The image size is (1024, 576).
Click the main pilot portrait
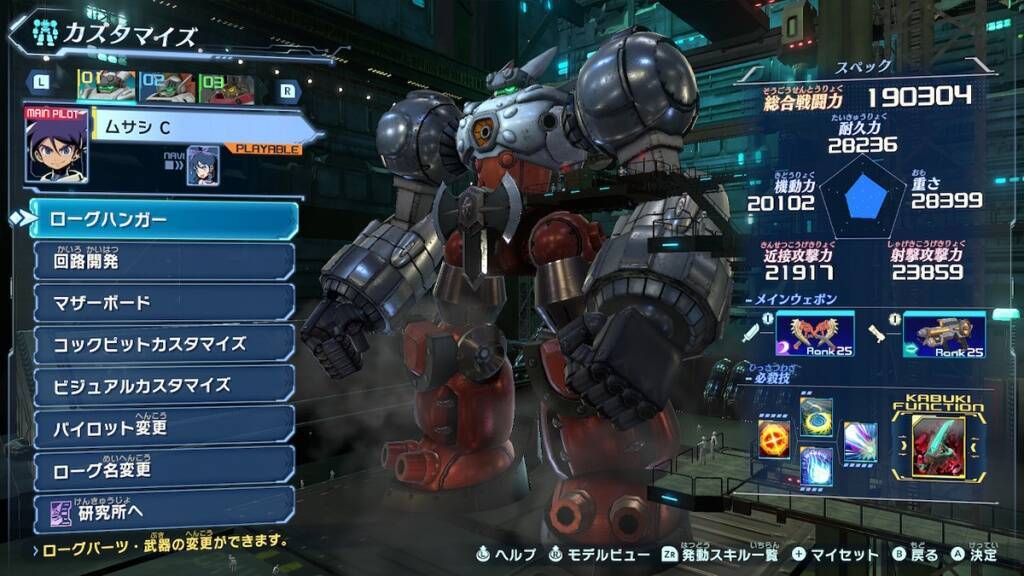pos(56,146)
